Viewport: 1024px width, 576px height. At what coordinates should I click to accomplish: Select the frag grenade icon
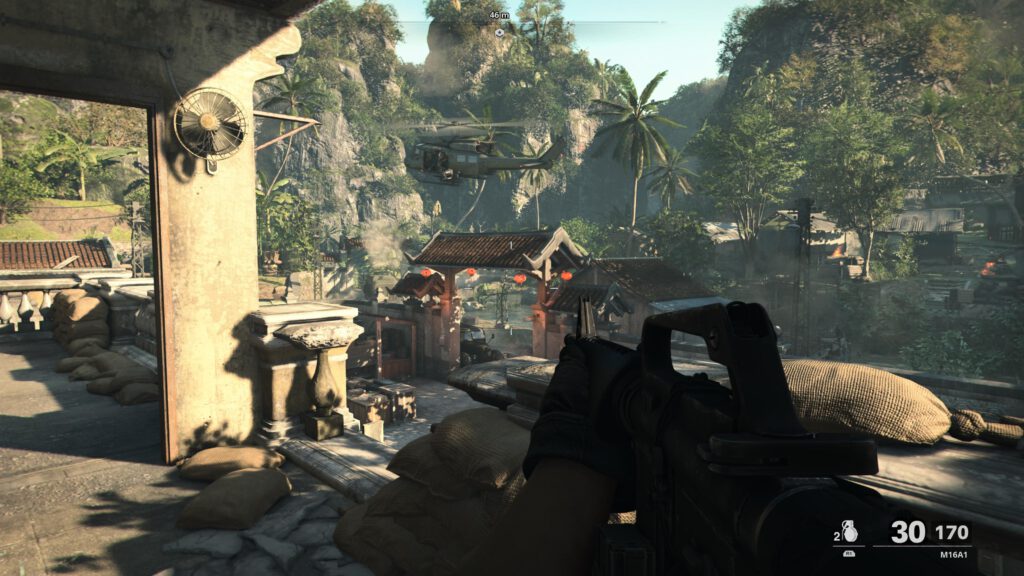point(849,532)
